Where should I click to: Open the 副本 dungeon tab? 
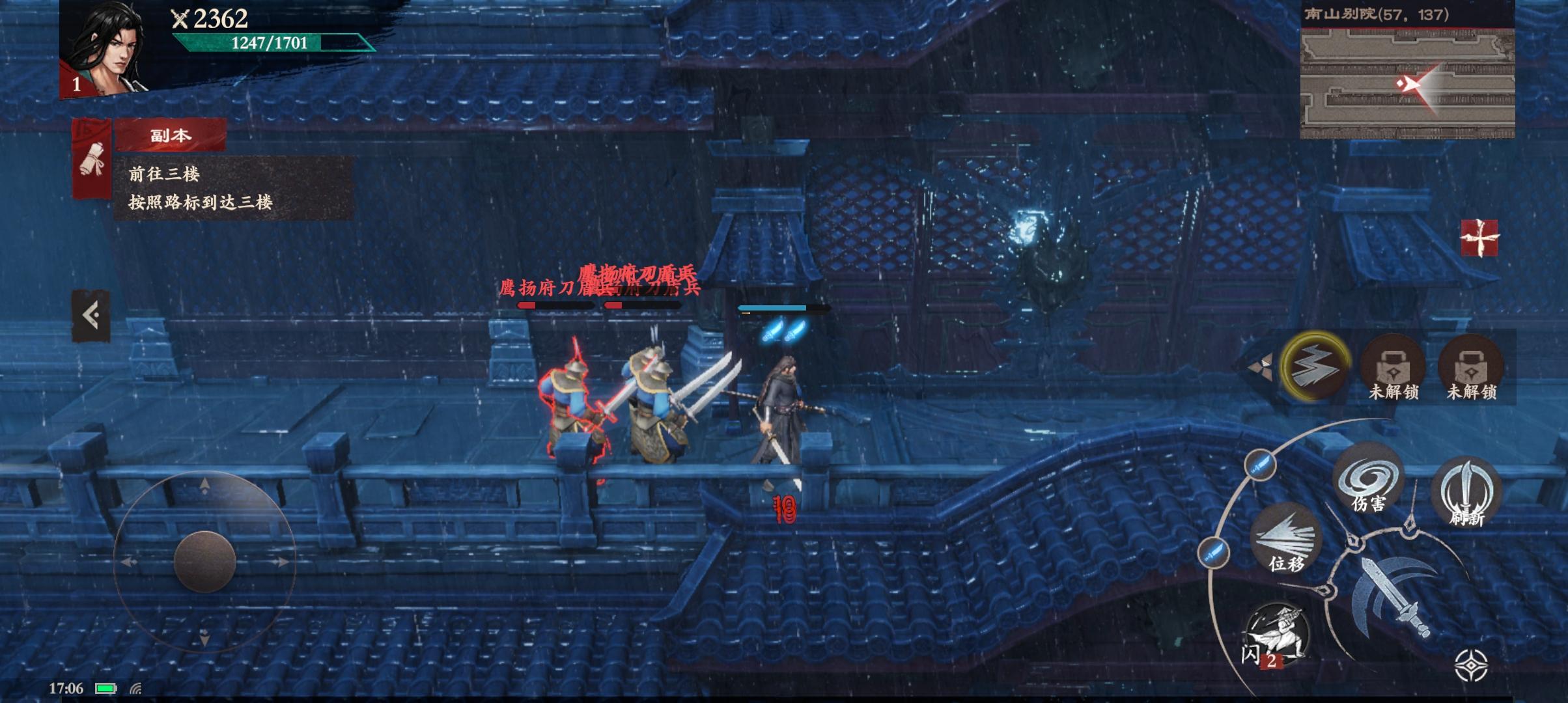171,135
